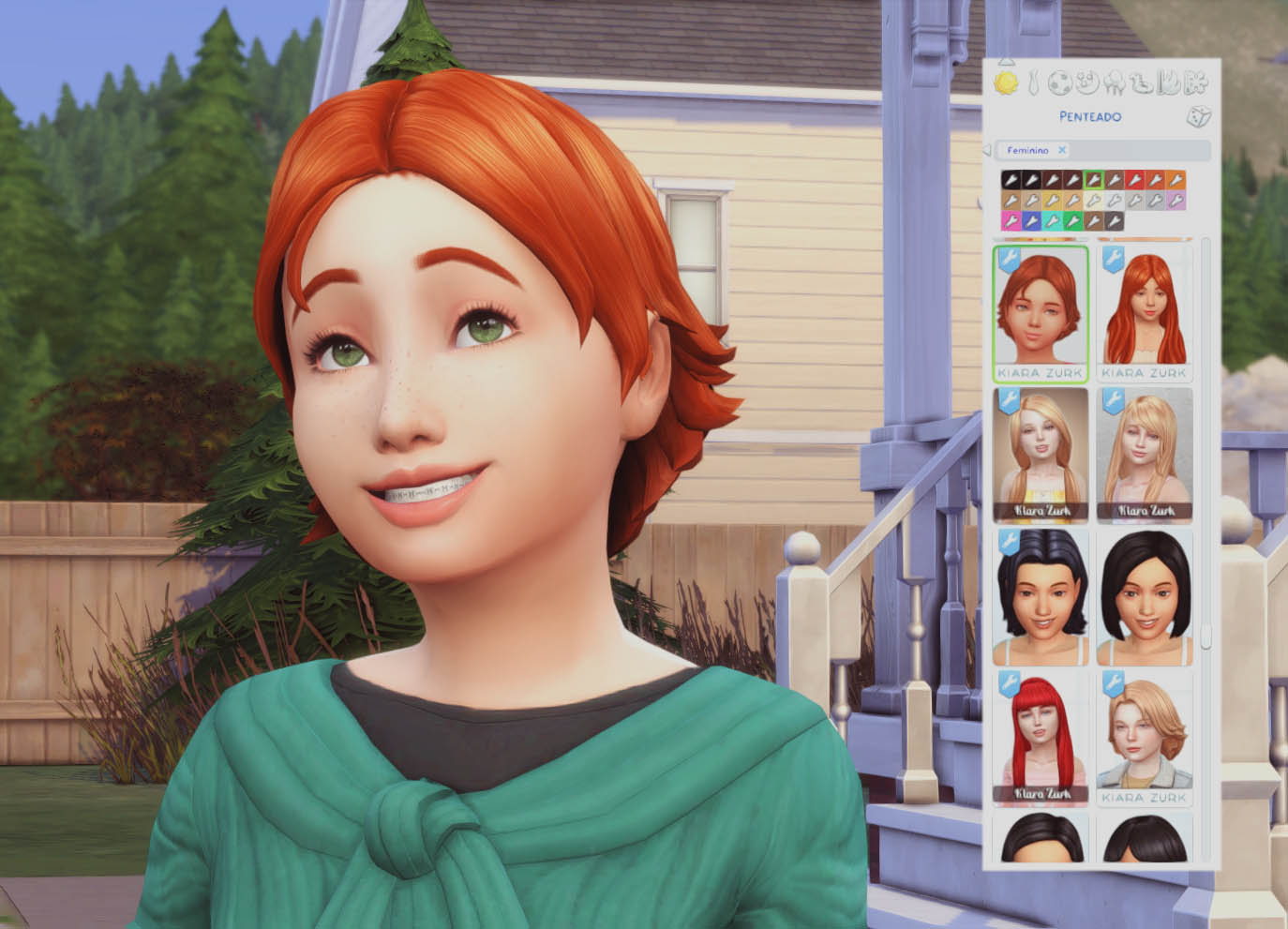This screenshot has height=929, width=1288.
Task: Remove the Feminino filter tag
Action: (x=1062, y=150)
